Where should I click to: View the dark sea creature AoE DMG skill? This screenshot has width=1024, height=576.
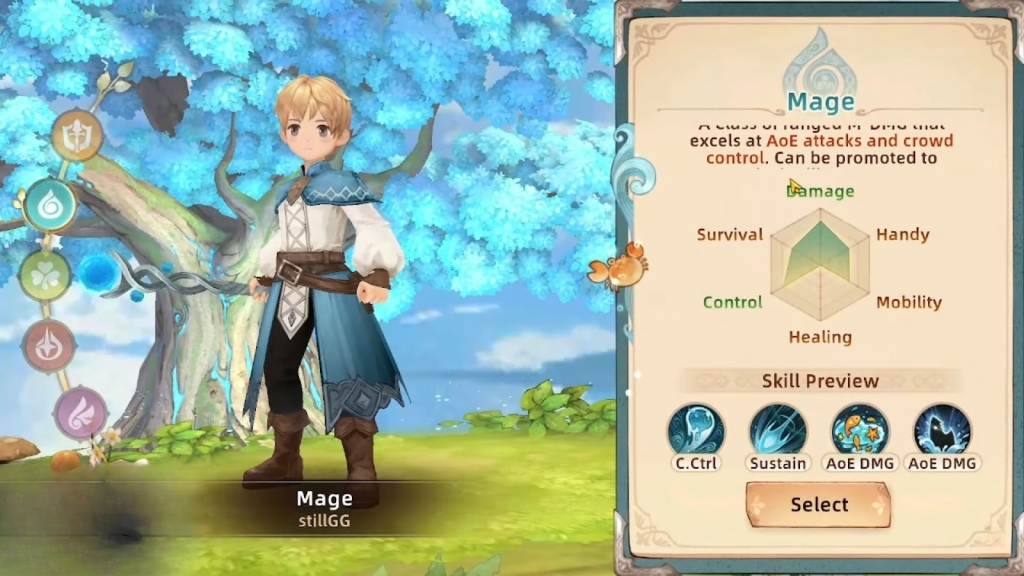point(942,431)
